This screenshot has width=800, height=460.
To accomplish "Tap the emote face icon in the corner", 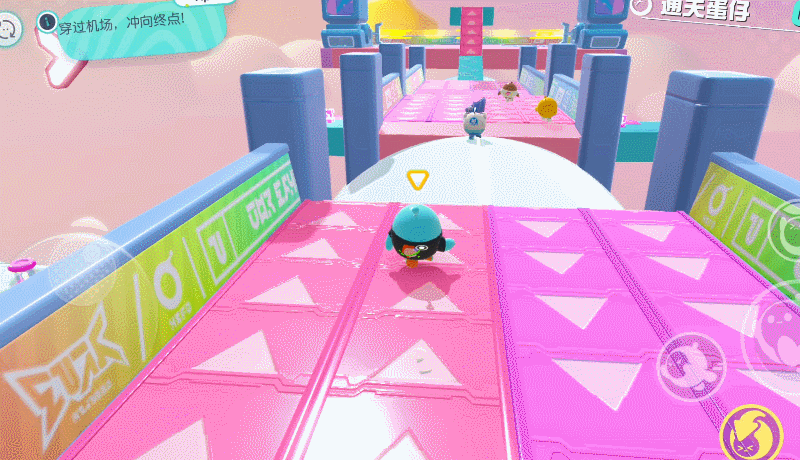I will point(9,30).
